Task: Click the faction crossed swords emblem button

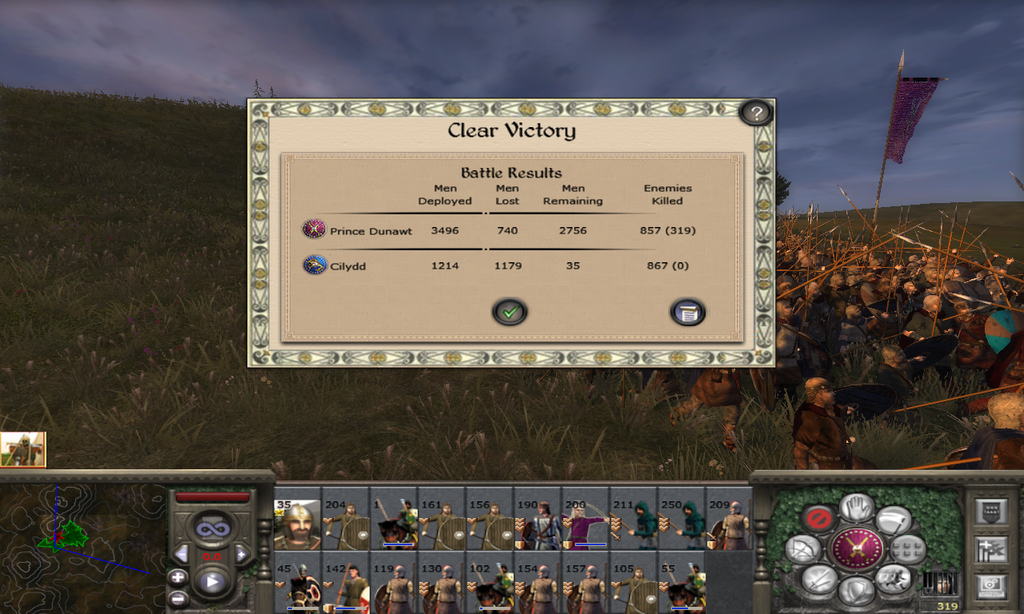Action: click(857, 549)
